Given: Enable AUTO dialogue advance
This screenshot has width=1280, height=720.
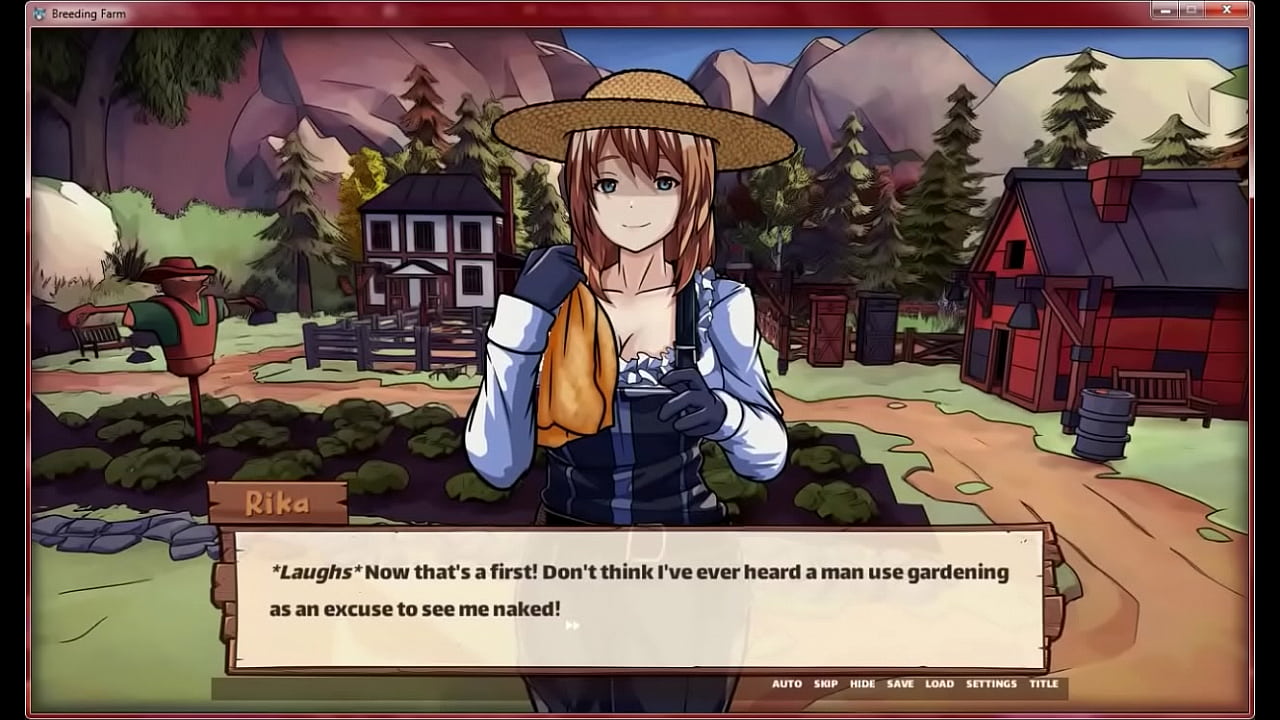Looking at the screenshot, I should coord(786,684).
